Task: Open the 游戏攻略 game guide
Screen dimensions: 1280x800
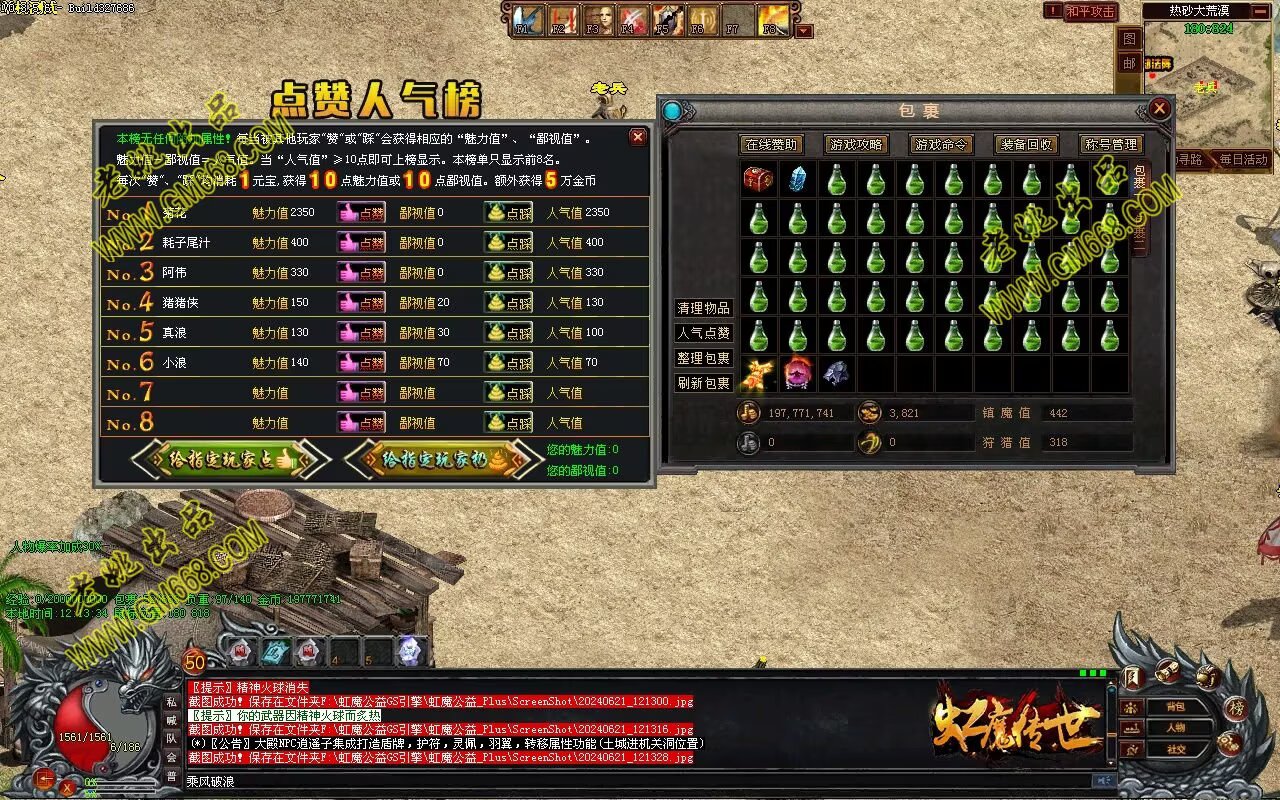Action: point(856,145)
